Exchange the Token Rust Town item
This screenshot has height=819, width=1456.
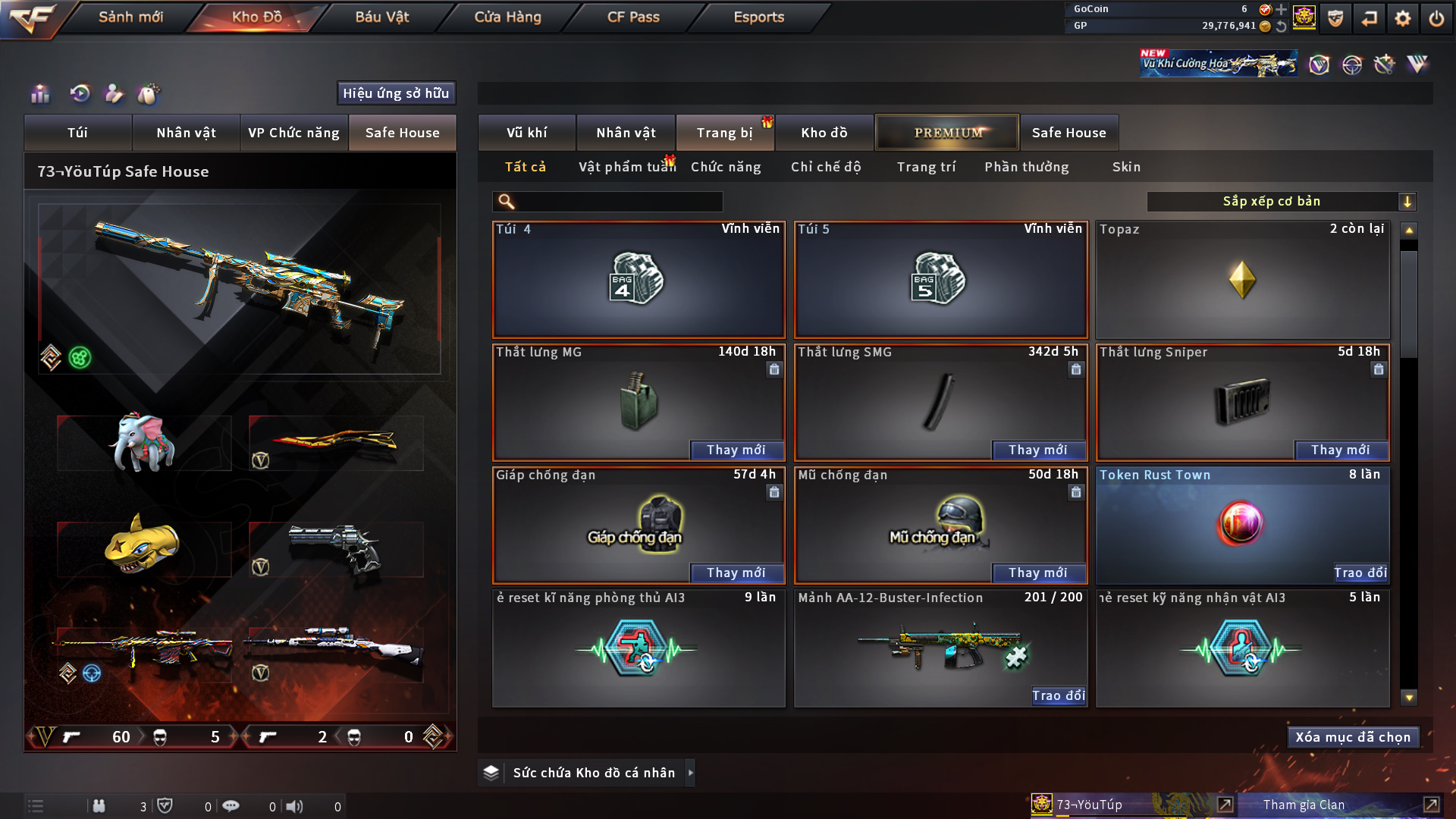[x=1360, y=573]
